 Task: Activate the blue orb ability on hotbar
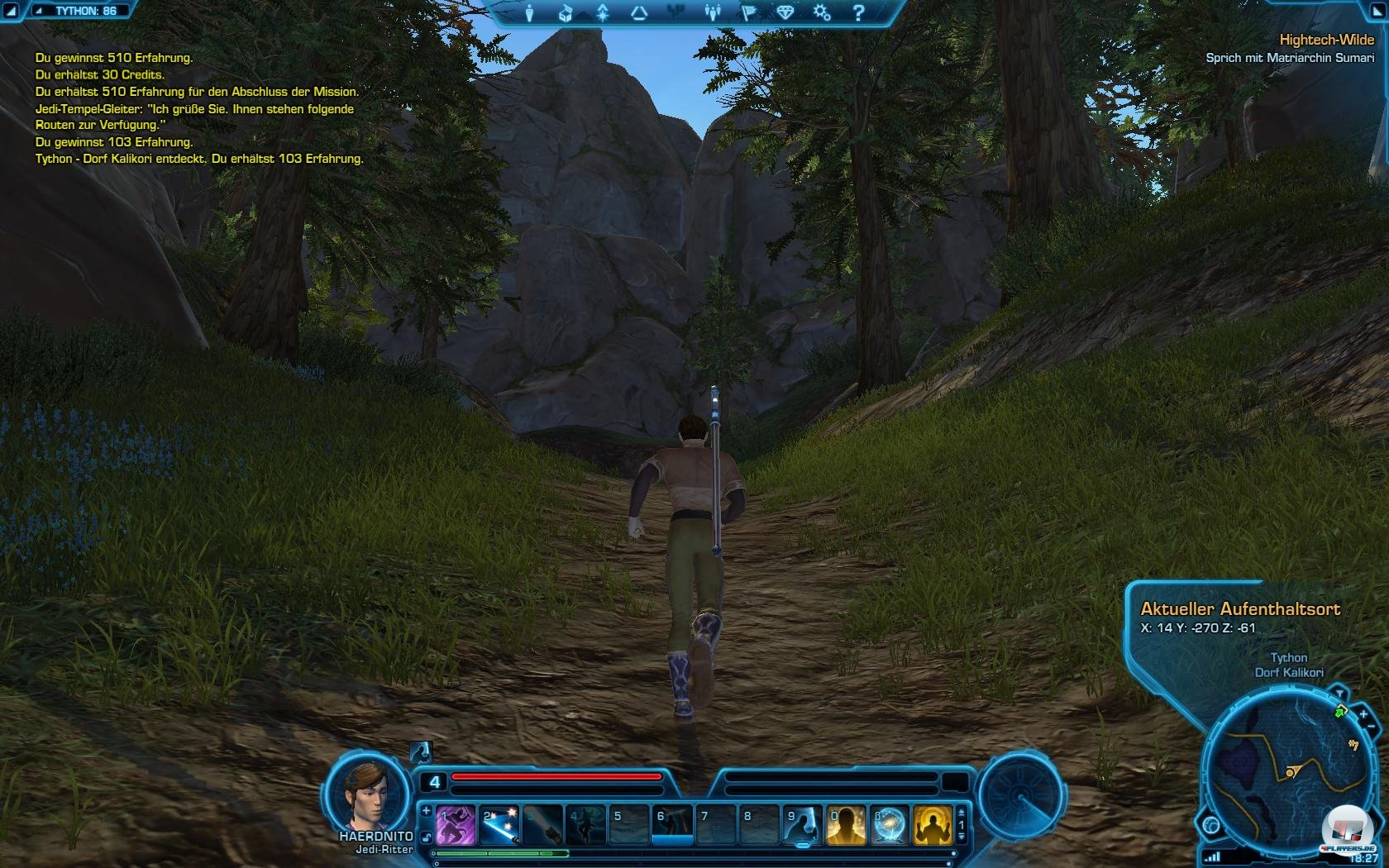pos(890,825)
